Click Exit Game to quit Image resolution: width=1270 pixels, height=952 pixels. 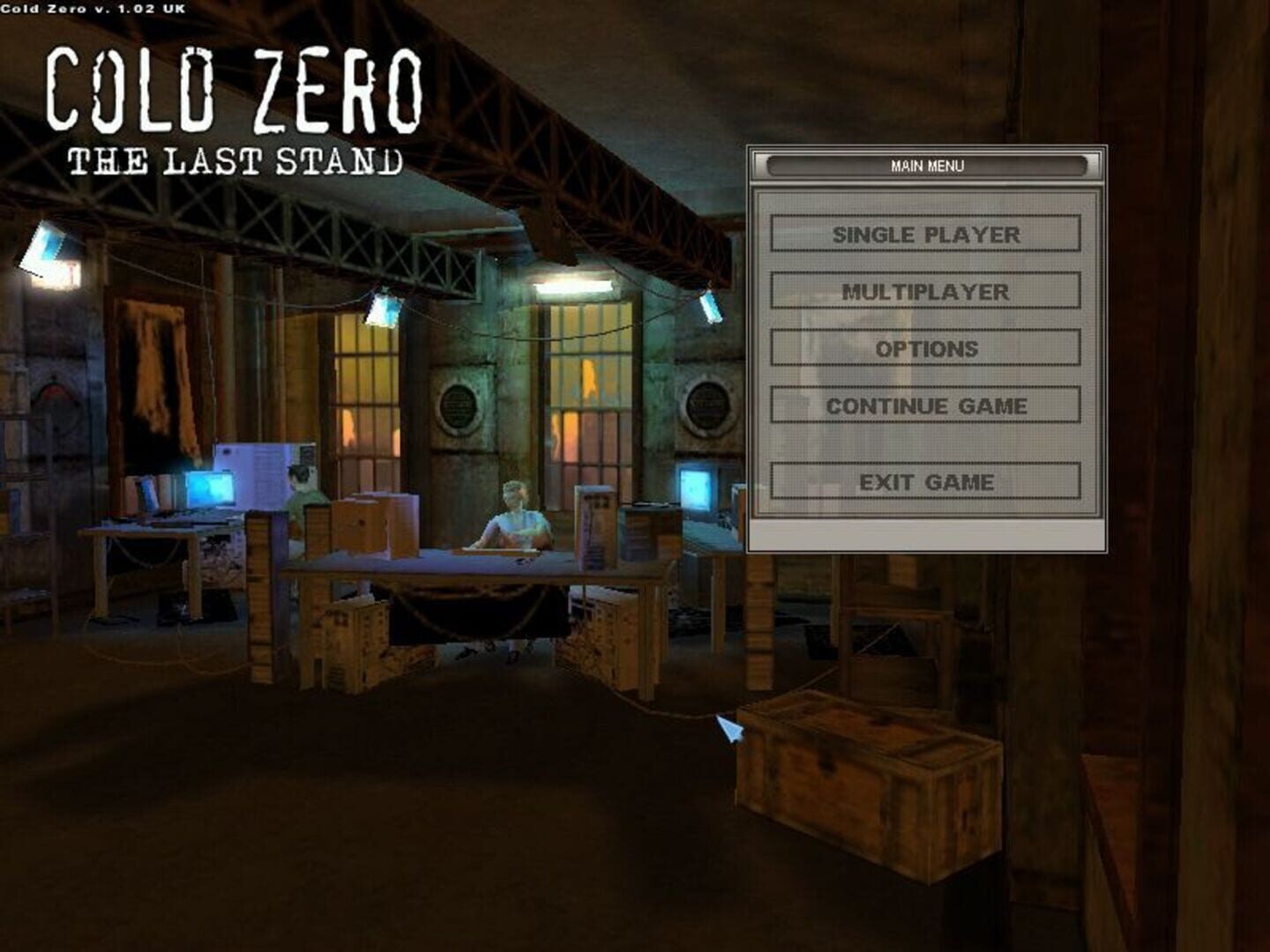(928, 481)
